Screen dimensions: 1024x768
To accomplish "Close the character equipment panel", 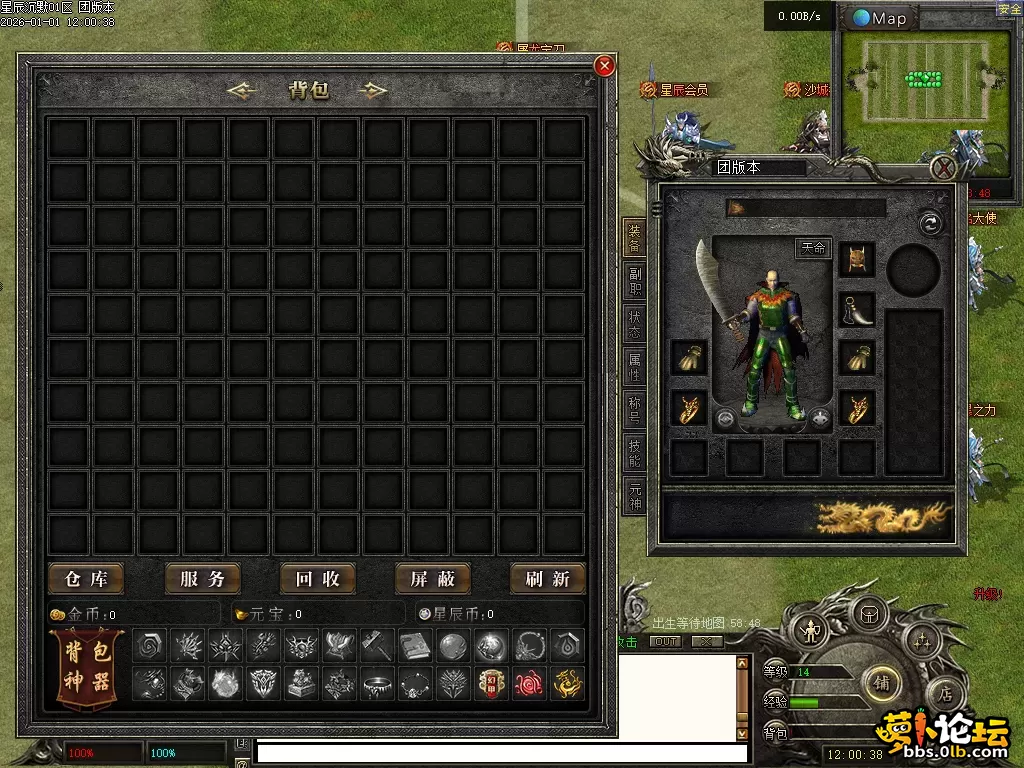I will (x=943, y=166).
